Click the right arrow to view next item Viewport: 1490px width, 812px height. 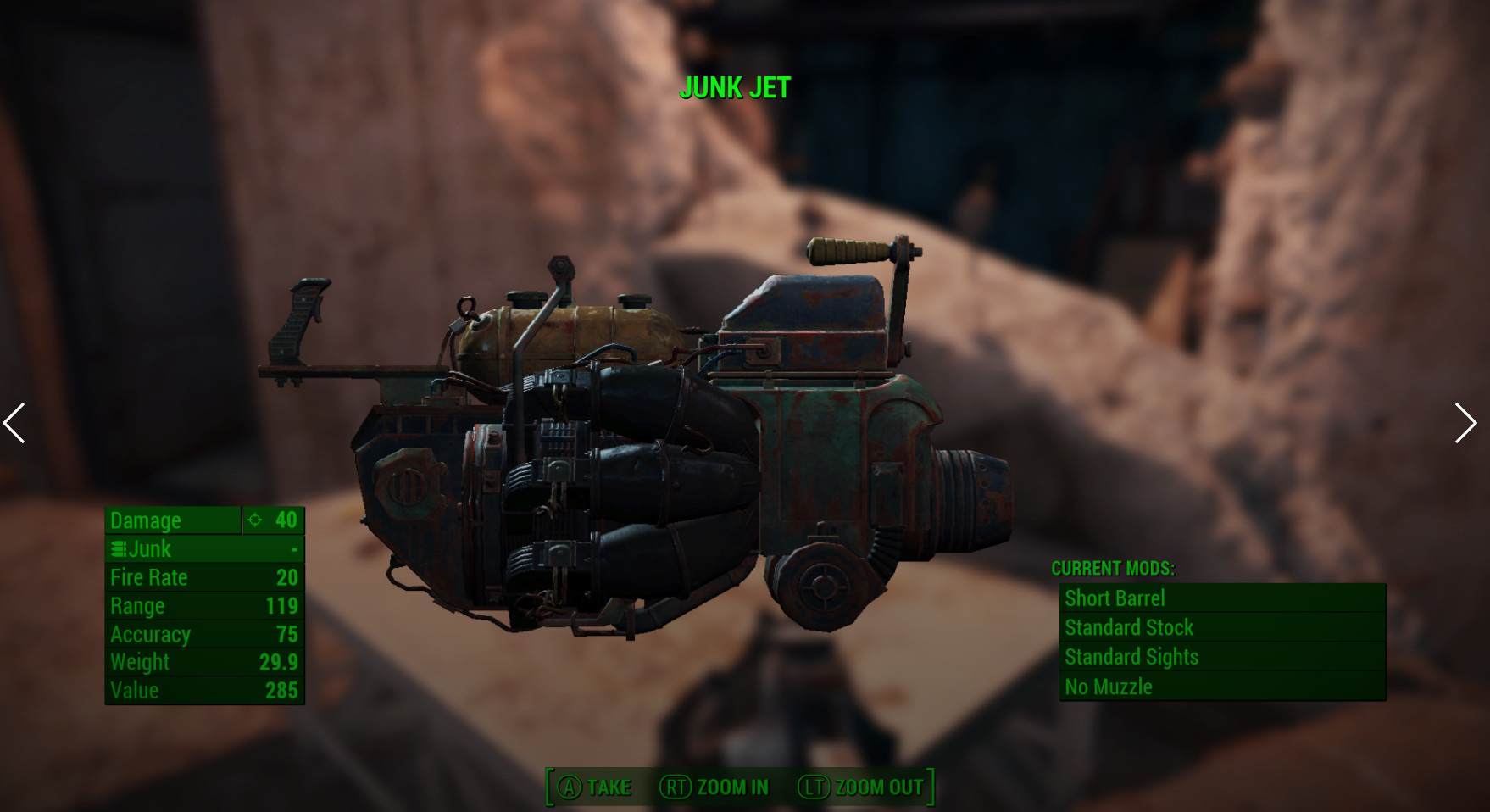tap(1465, 423)
